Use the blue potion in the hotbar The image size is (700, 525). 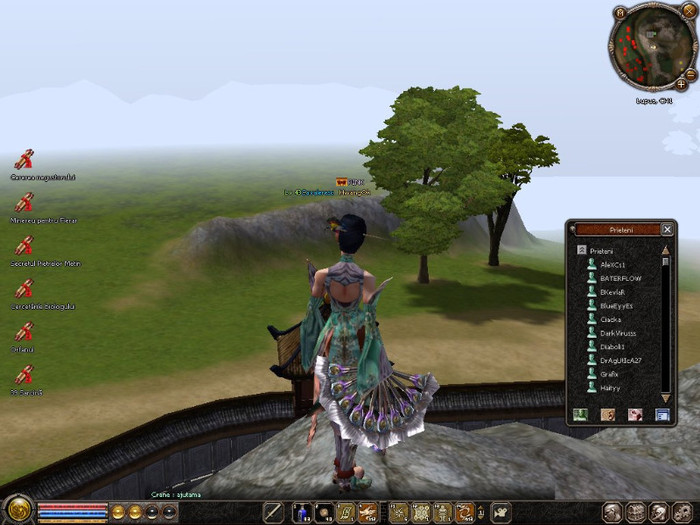tap(301, 513)
